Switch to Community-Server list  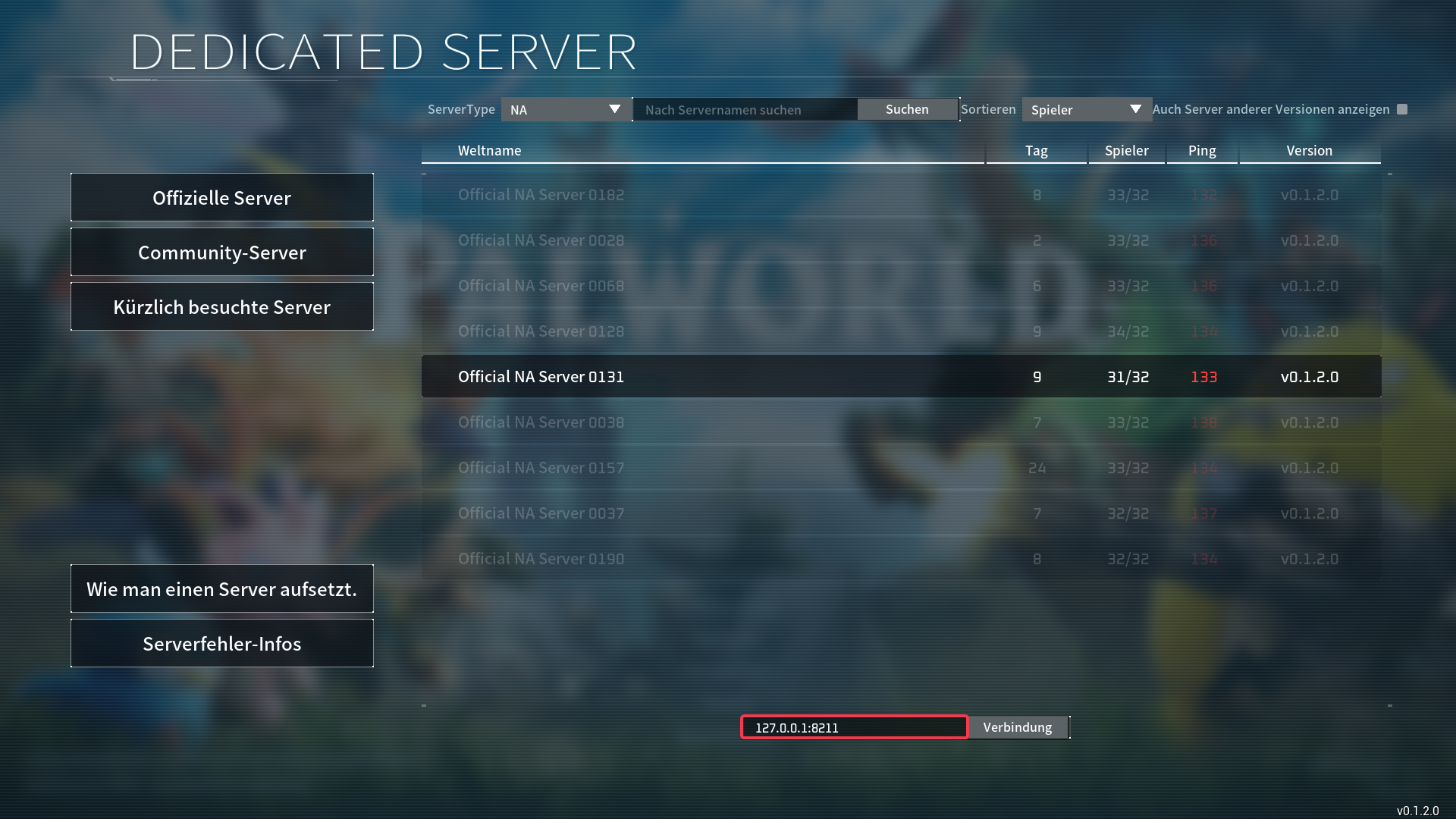[x=221, y=253]
